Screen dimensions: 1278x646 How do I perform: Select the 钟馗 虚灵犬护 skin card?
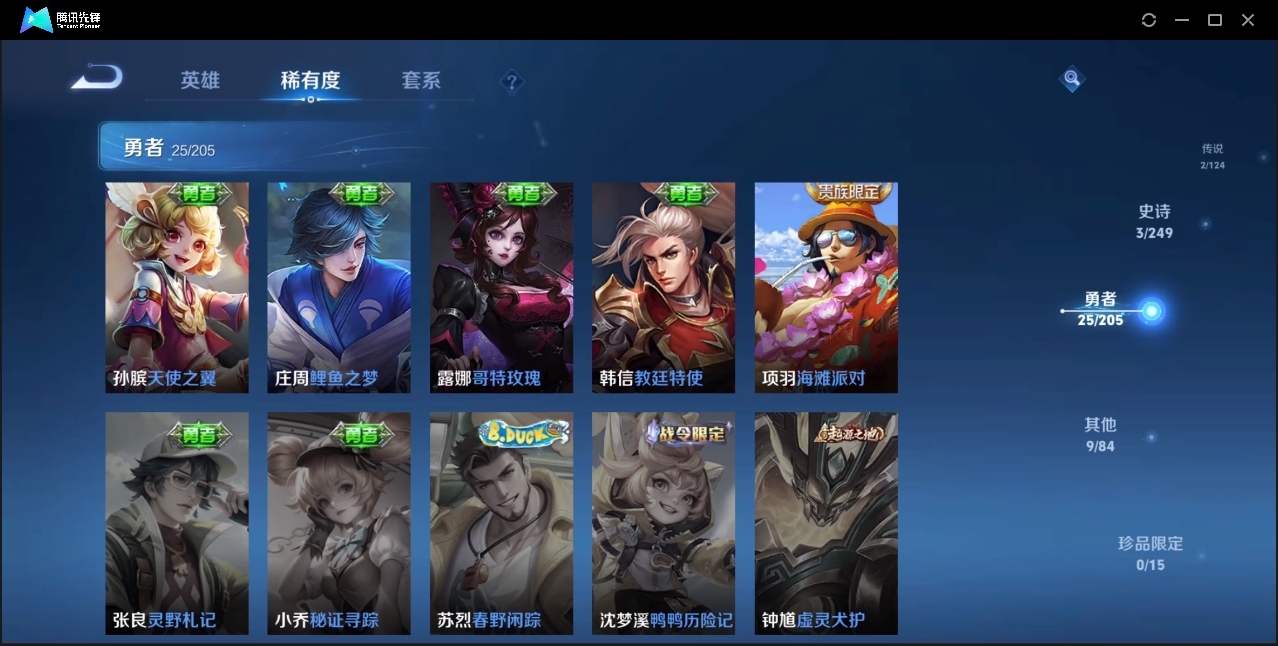pyautogui.click(x=826, y=523)
